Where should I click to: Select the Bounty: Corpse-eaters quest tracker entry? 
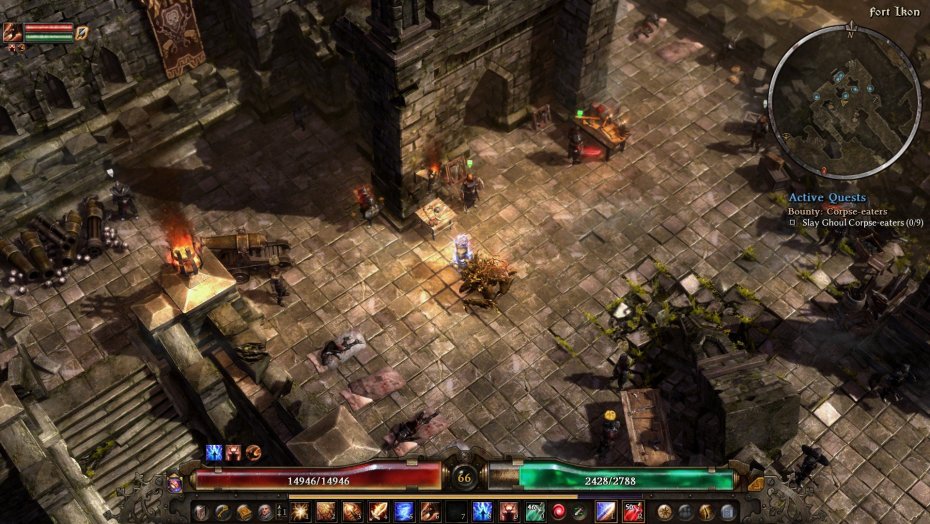(x=840, y=211)
